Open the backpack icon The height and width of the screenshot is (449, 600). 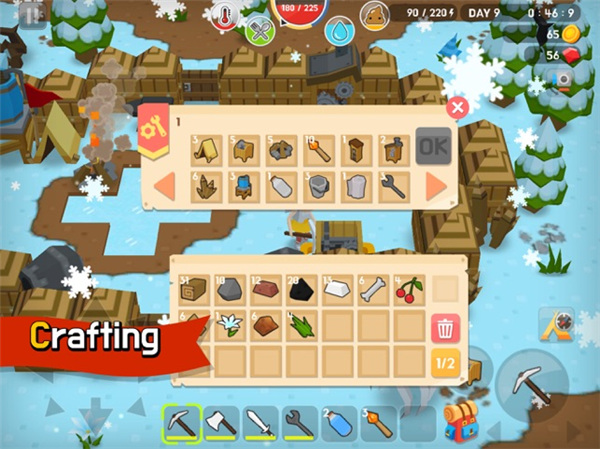459,422
